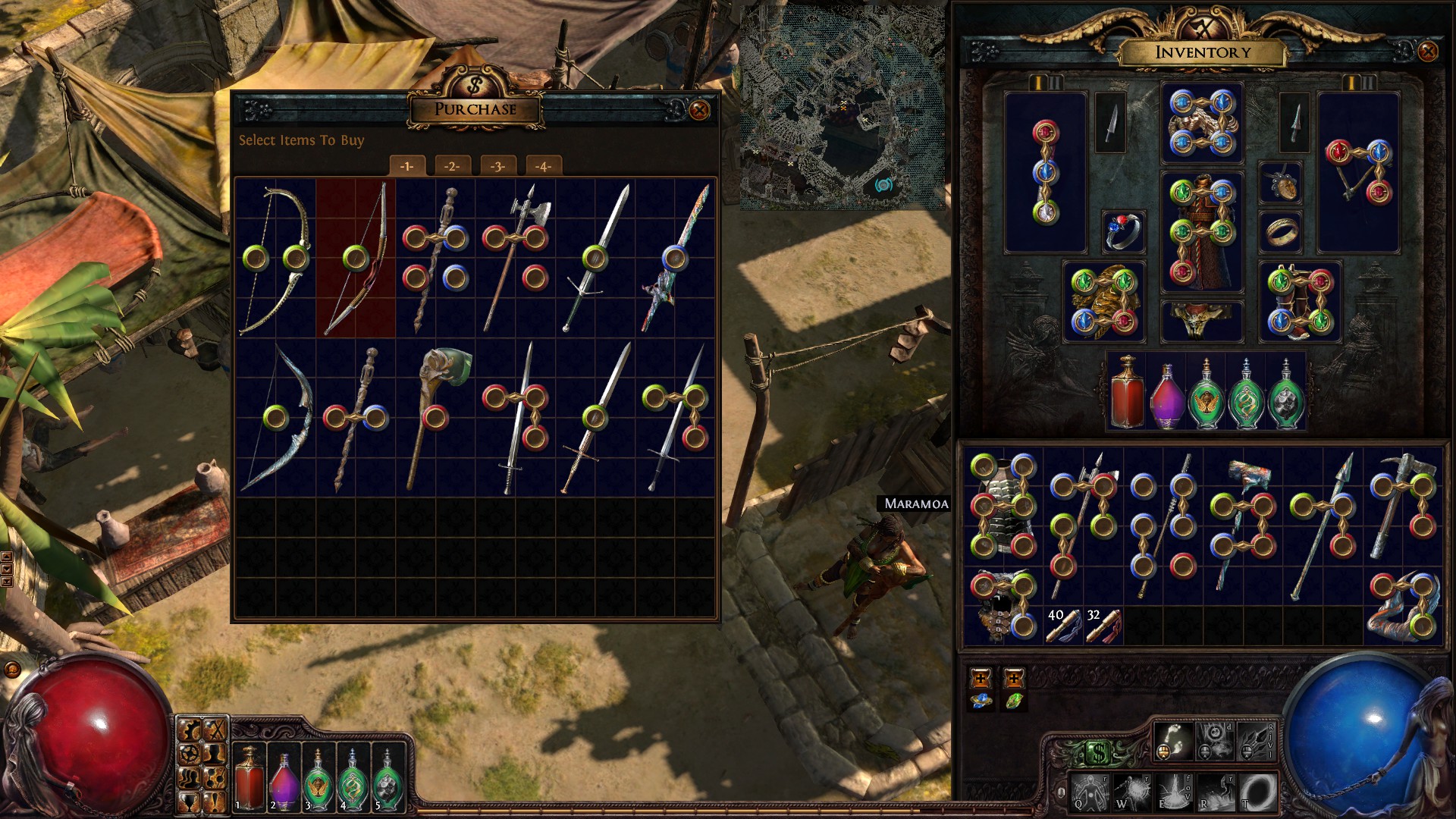Viewport: 1456px width, 819px height.
Task: Switch to vendor tab 2
Action: pyautogui.click(x=452, y=166)
